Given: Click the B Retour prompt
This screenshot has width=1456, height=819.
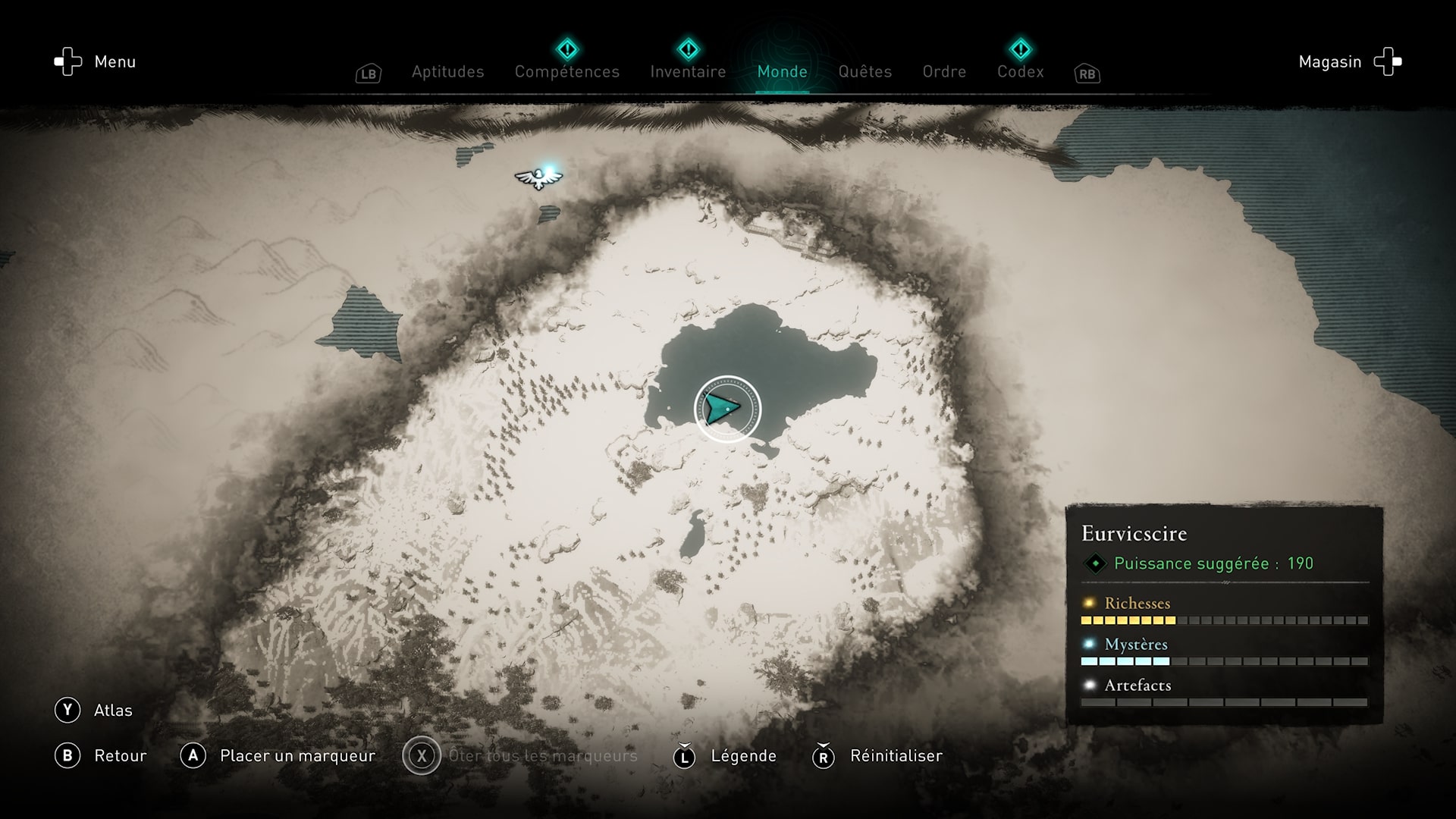Looking at the screenshot, I should [101, 755].
